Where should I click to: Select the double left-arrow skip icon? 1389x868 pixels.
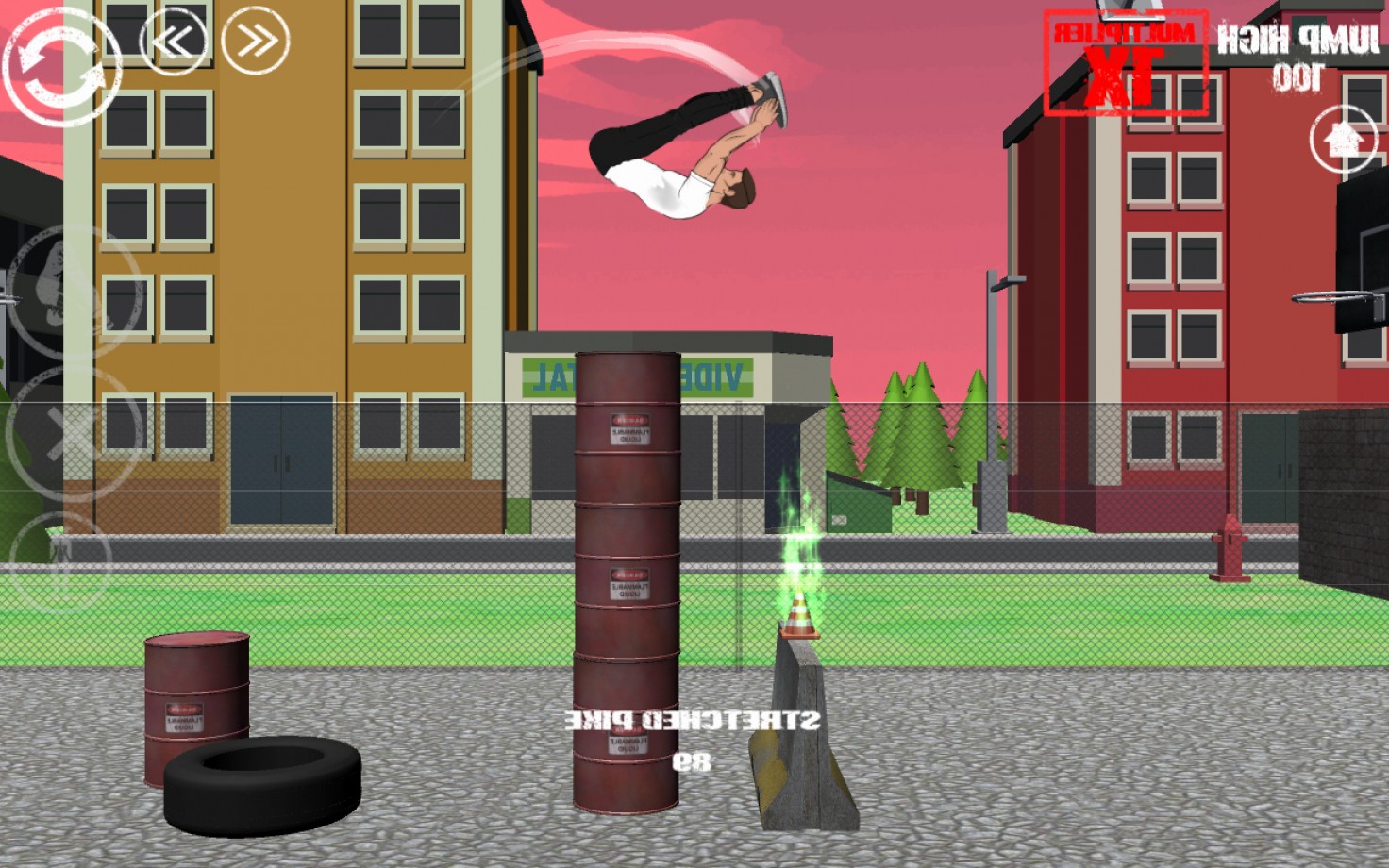173,40
